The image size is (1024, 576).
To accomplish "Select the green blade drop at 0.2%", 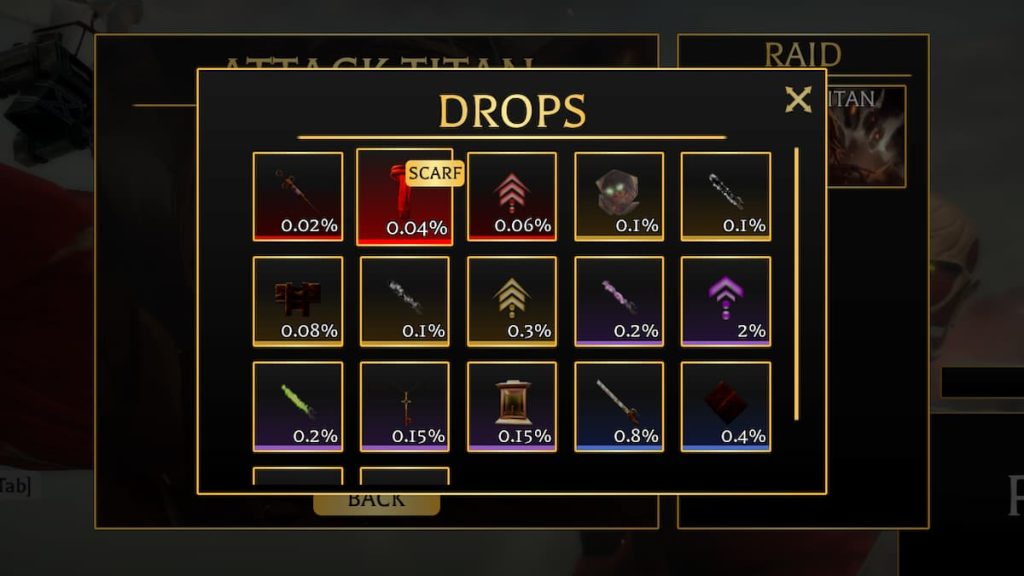I will tap(297, 406).
